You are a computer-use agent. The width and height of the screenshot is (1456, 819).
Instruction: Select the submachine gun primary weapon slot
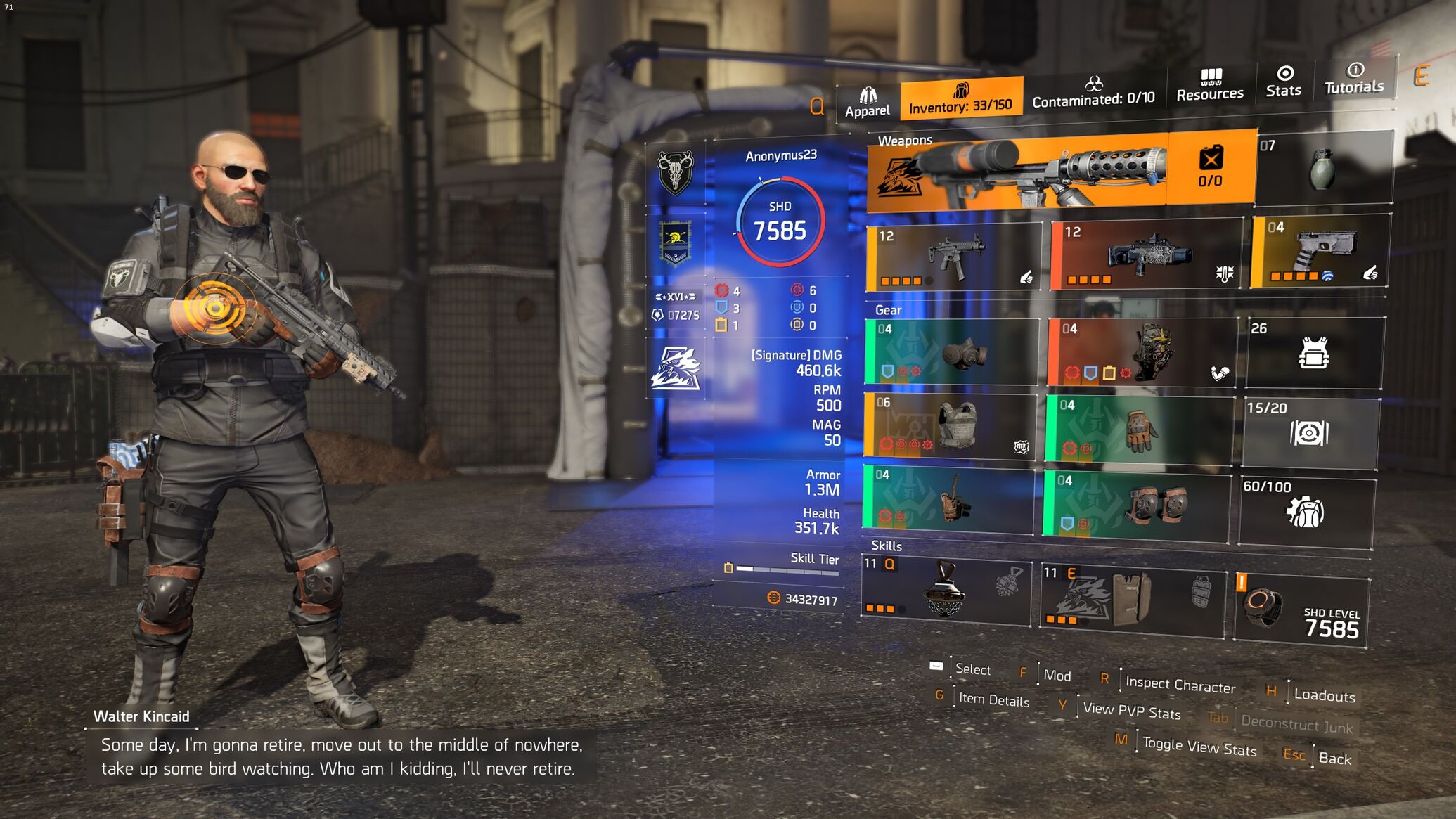pyautogui.click(x=954, y=257)
